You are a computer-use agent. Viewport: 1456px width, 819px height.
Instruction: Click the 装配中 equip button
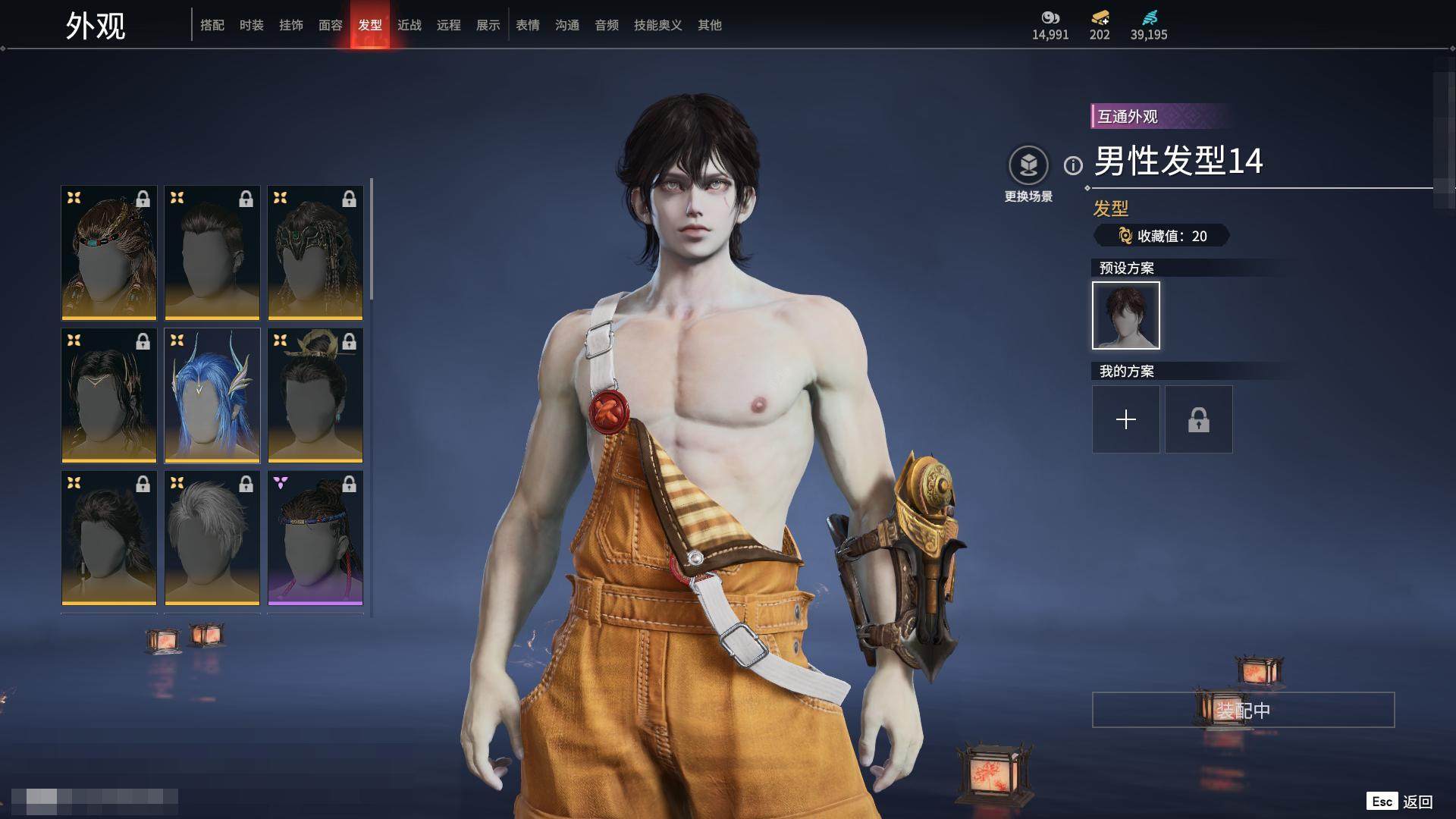click(x=1243, y=710)
